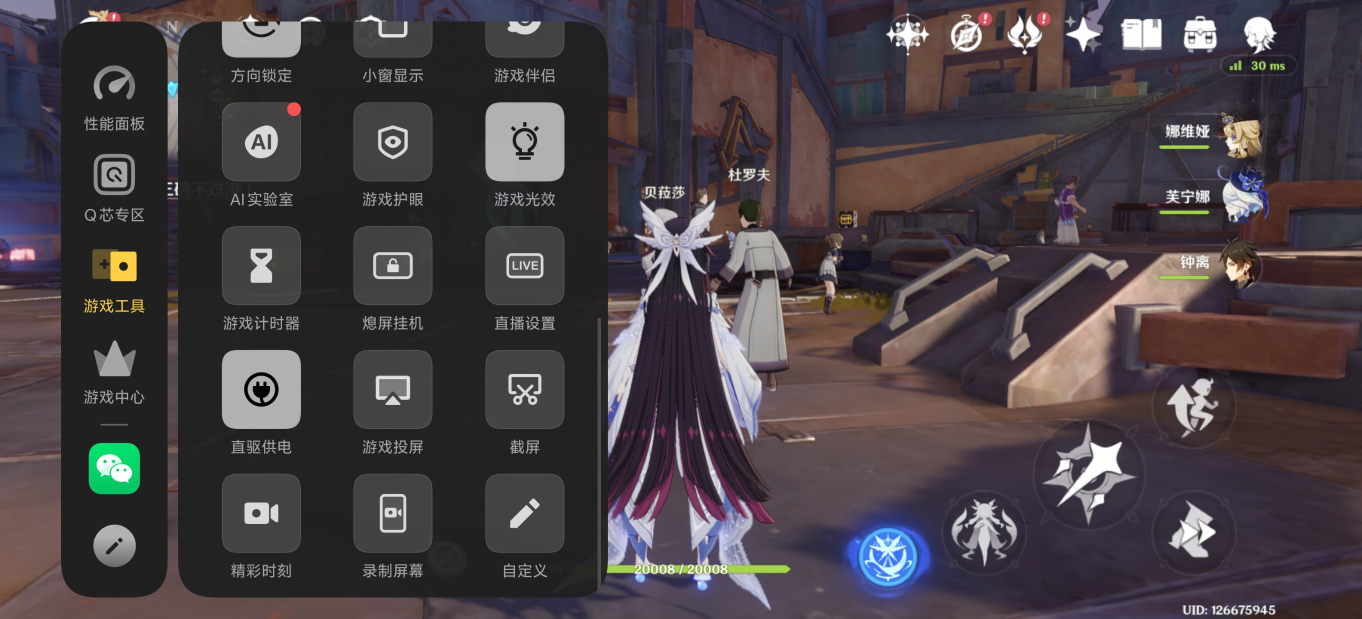The image size is (1362, 619).
Task: Open the backpack inventory icon
Action: point(1199,35)
